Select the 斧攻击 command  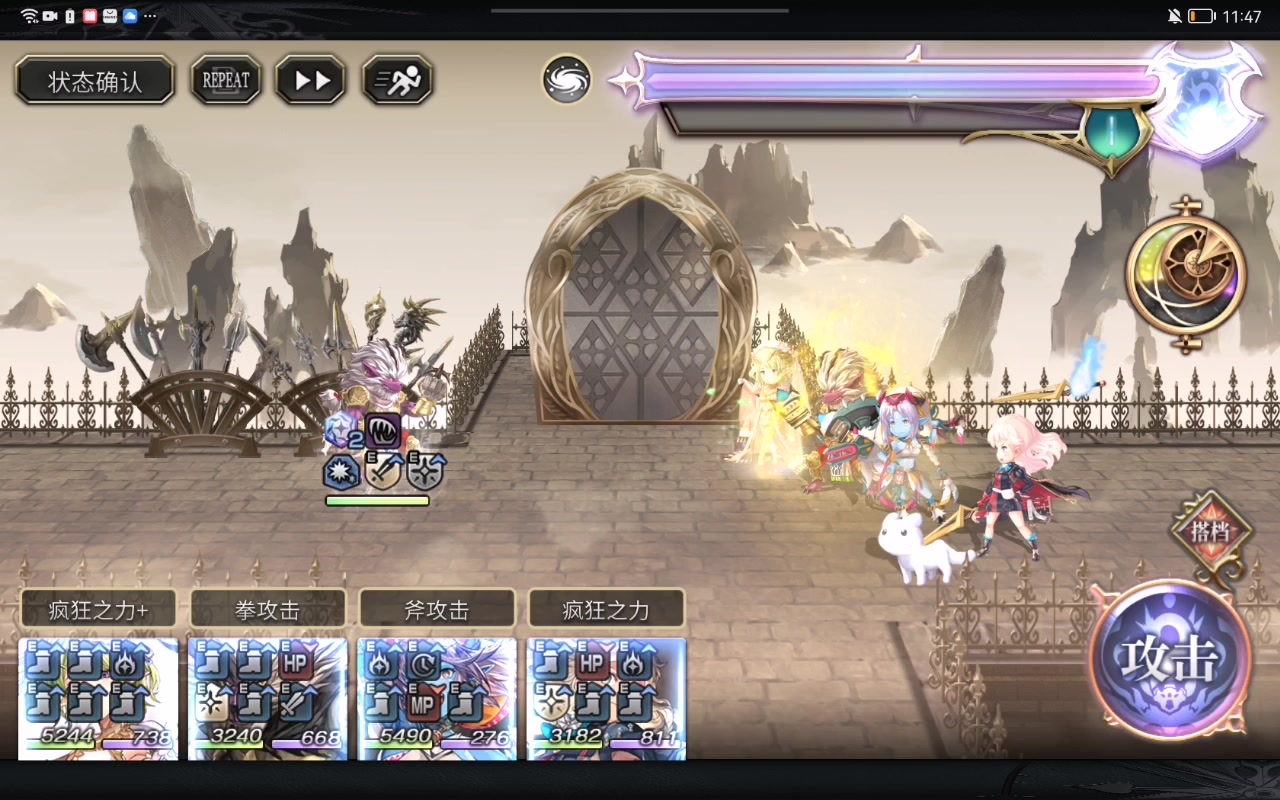pyautogui.click(x=436, y=608)
